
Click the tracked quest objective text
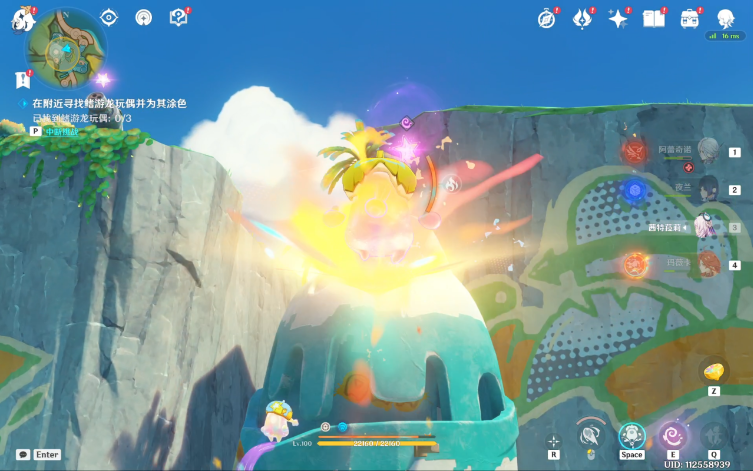109,103
